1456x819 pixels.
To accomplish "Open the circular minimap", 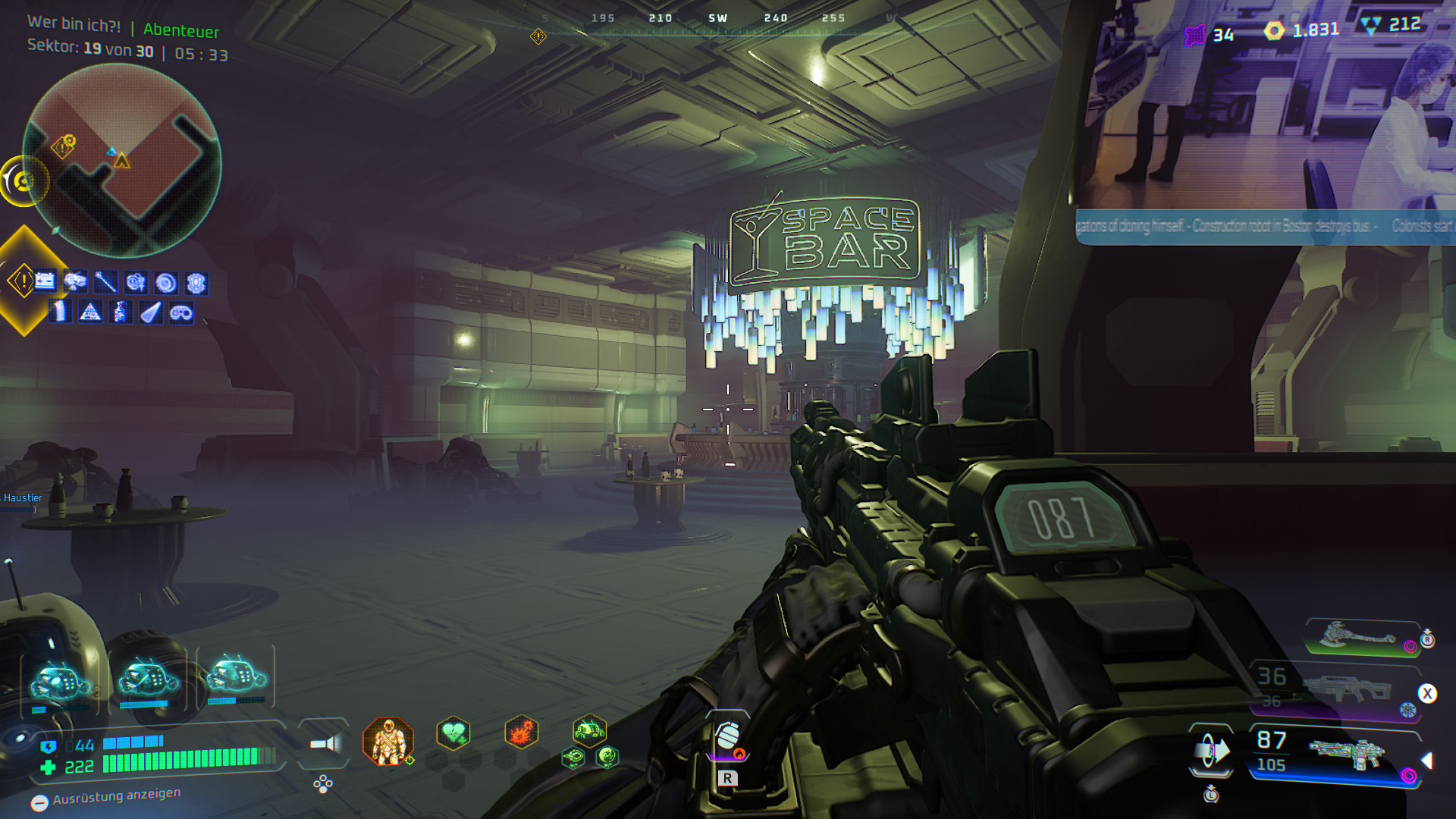I will click(122, 161).
